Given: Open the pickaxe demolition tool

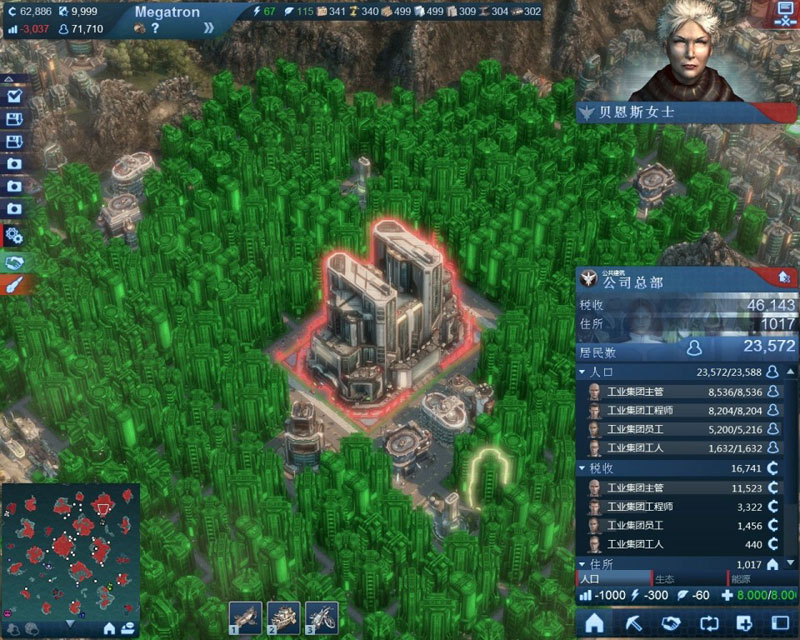Looking at the screenshot, I should [x=633, y=621].
